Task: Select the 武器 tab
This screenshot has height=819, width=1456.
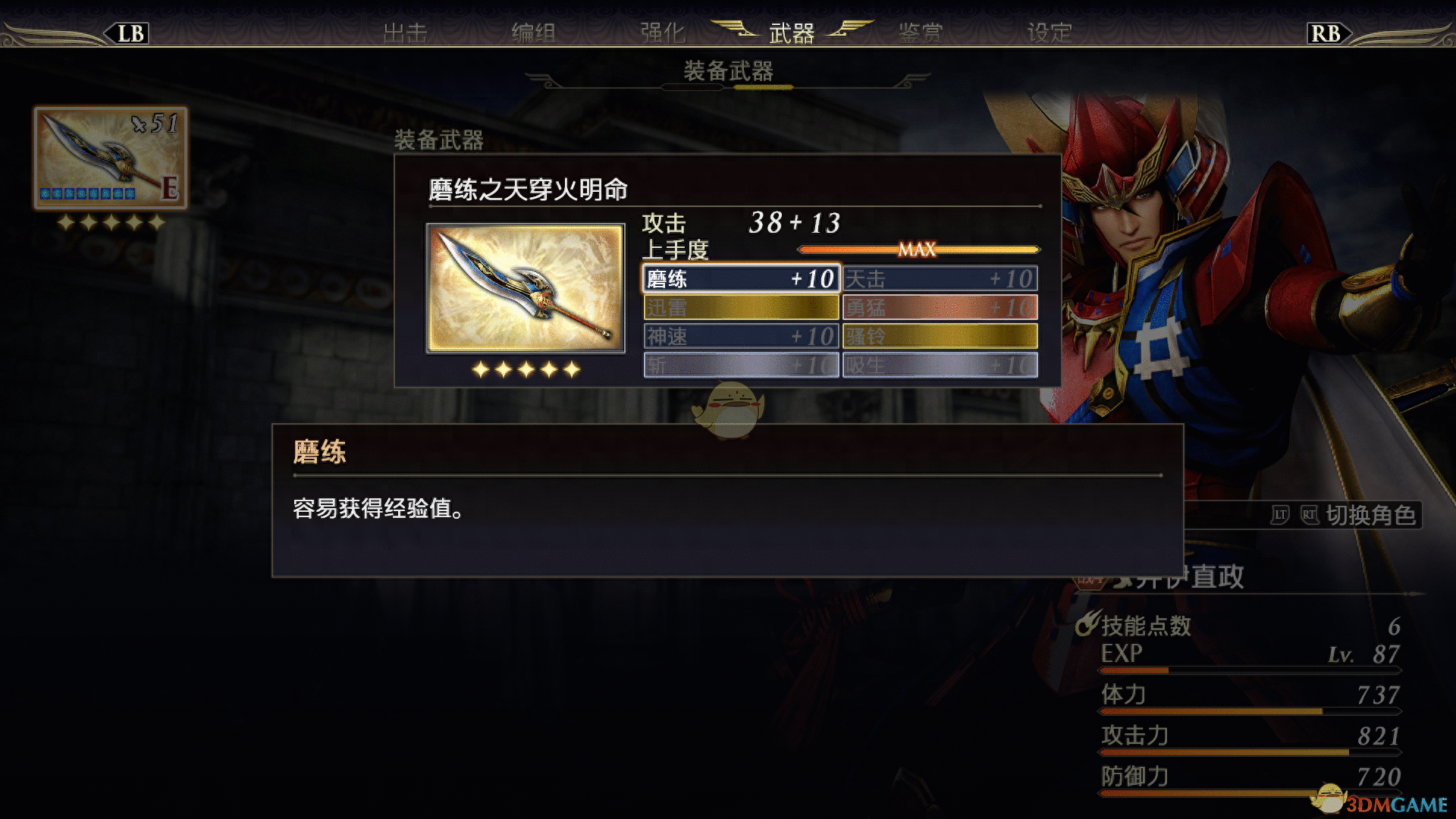Action: 791,33
